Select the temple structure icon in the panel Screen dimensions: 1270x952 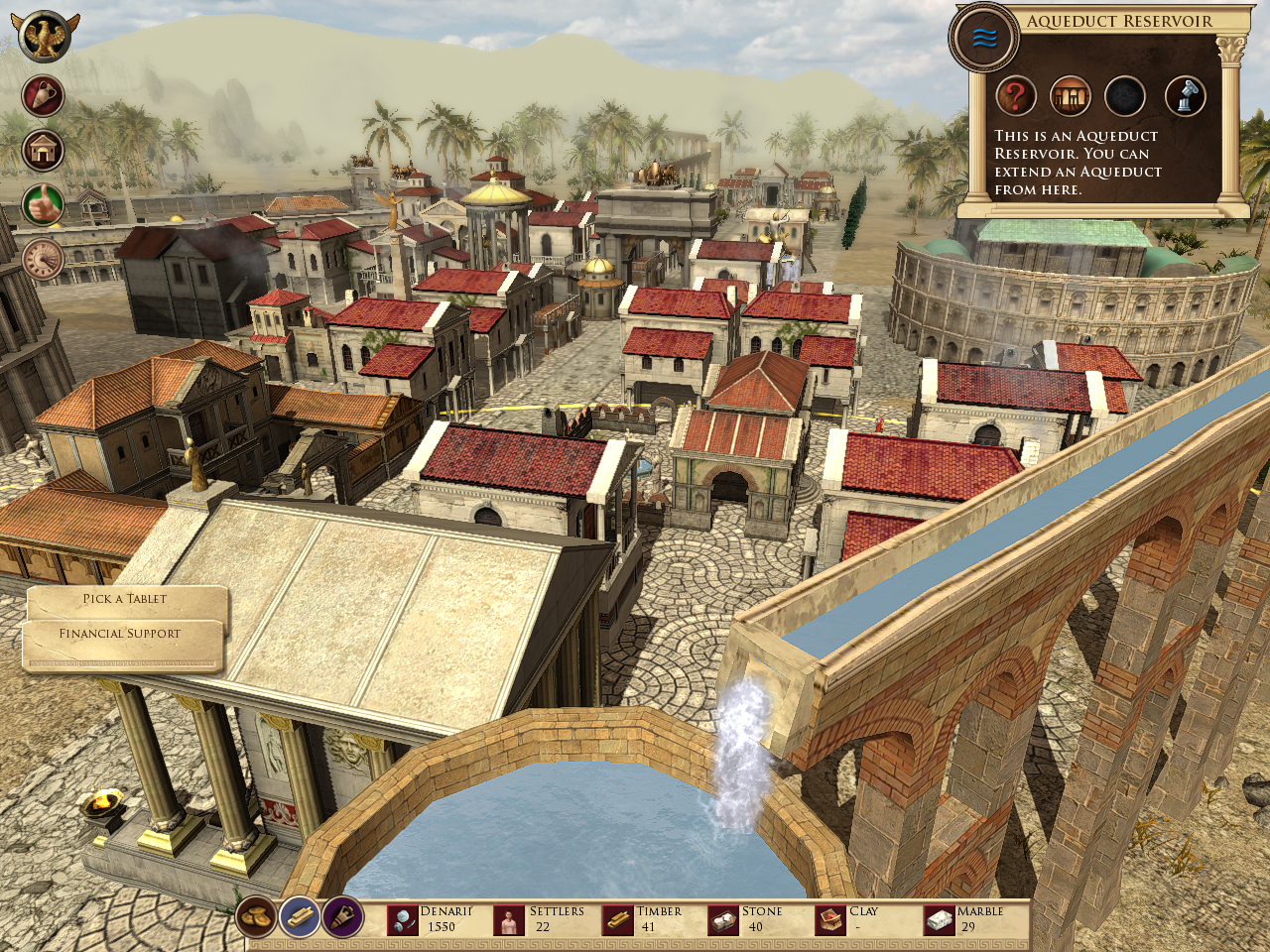(1072, 95)
